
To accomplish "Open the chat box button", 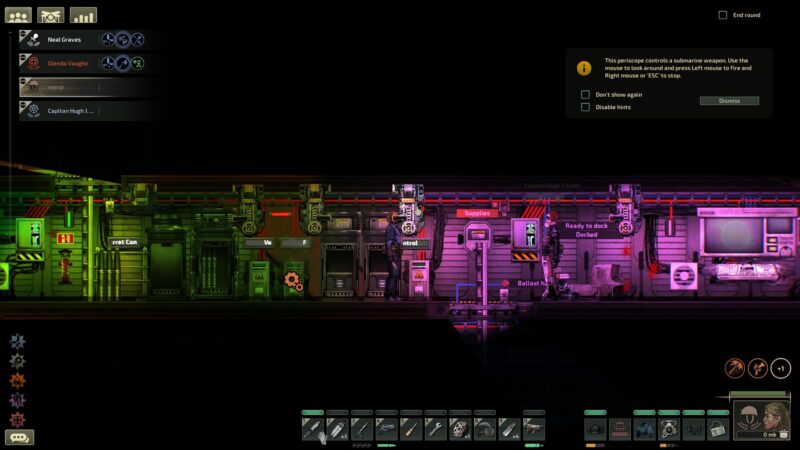I will 19,437.
